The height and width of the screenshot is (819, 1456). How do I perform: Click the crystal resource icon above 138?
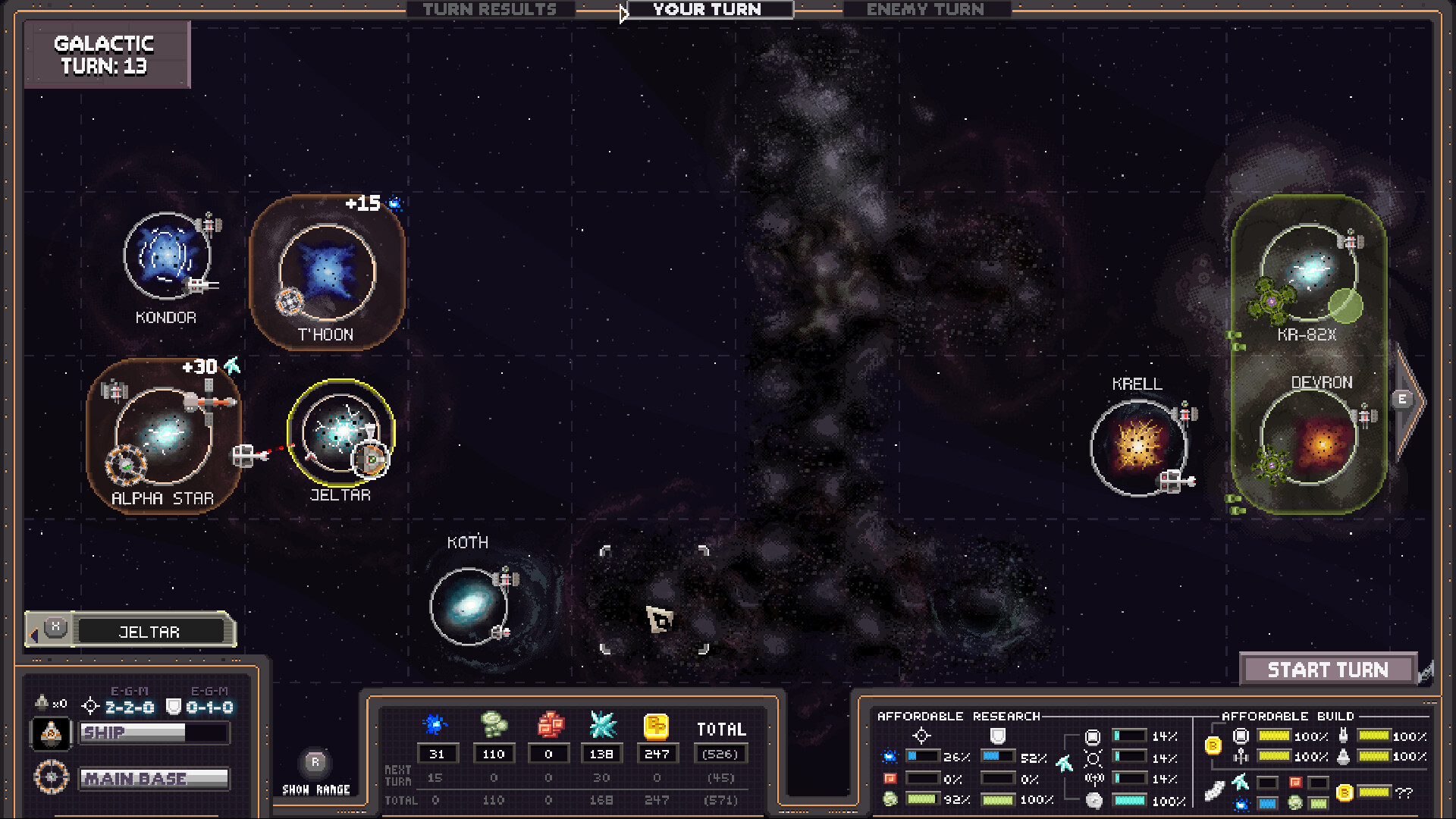tap(601, 725)
